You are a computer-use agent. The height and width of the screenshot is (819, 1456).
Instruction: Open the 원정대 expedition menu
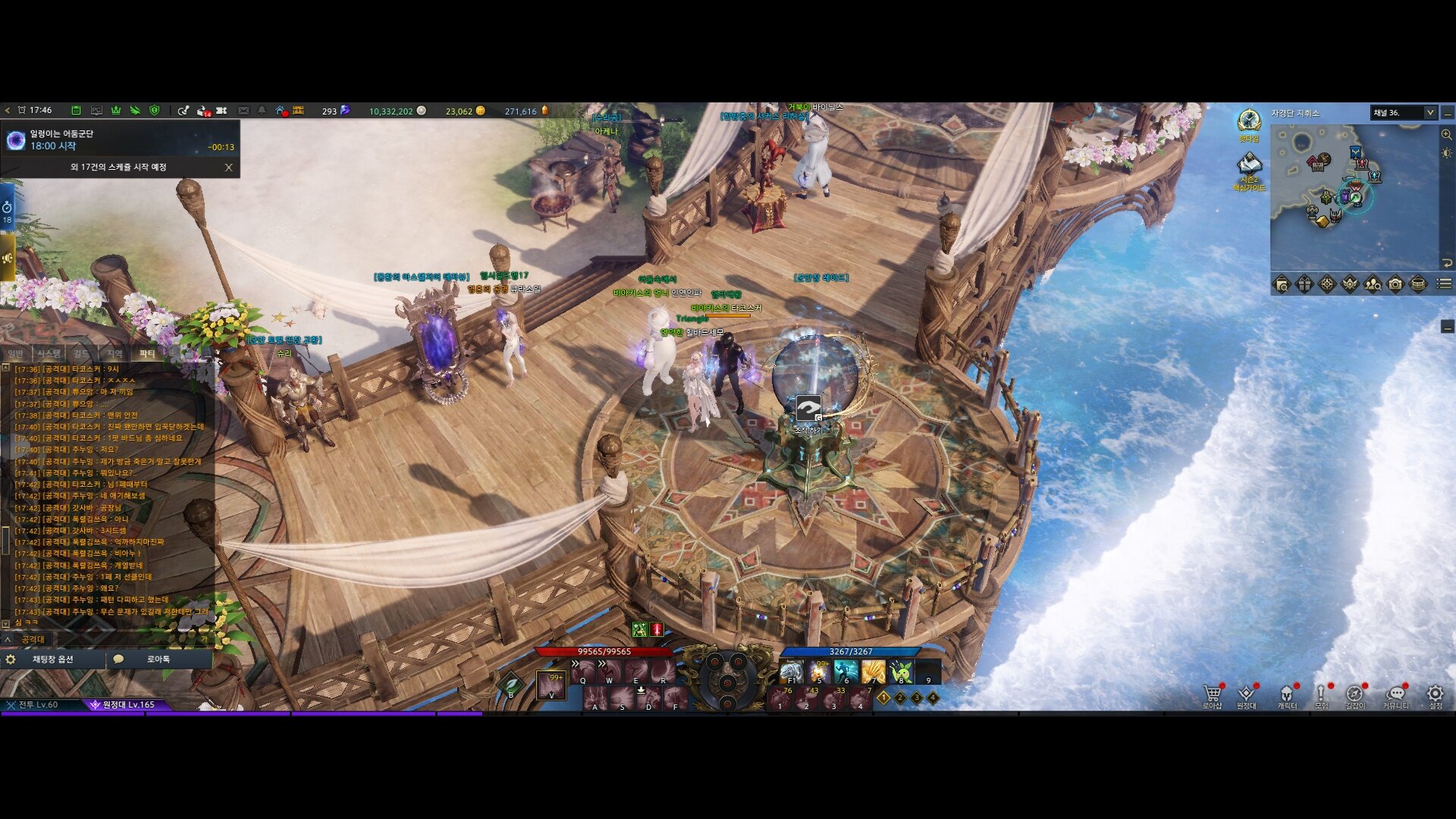pos(1246,694)
